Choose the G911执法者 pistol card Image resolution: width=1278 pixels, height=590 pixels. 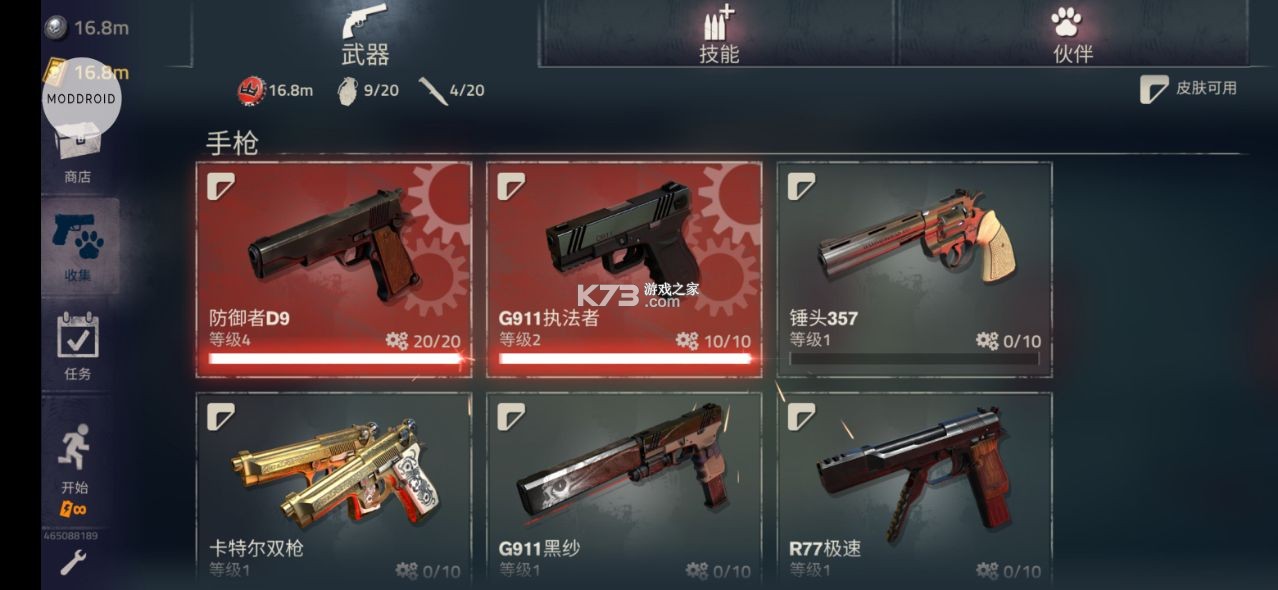coord(624,268)
